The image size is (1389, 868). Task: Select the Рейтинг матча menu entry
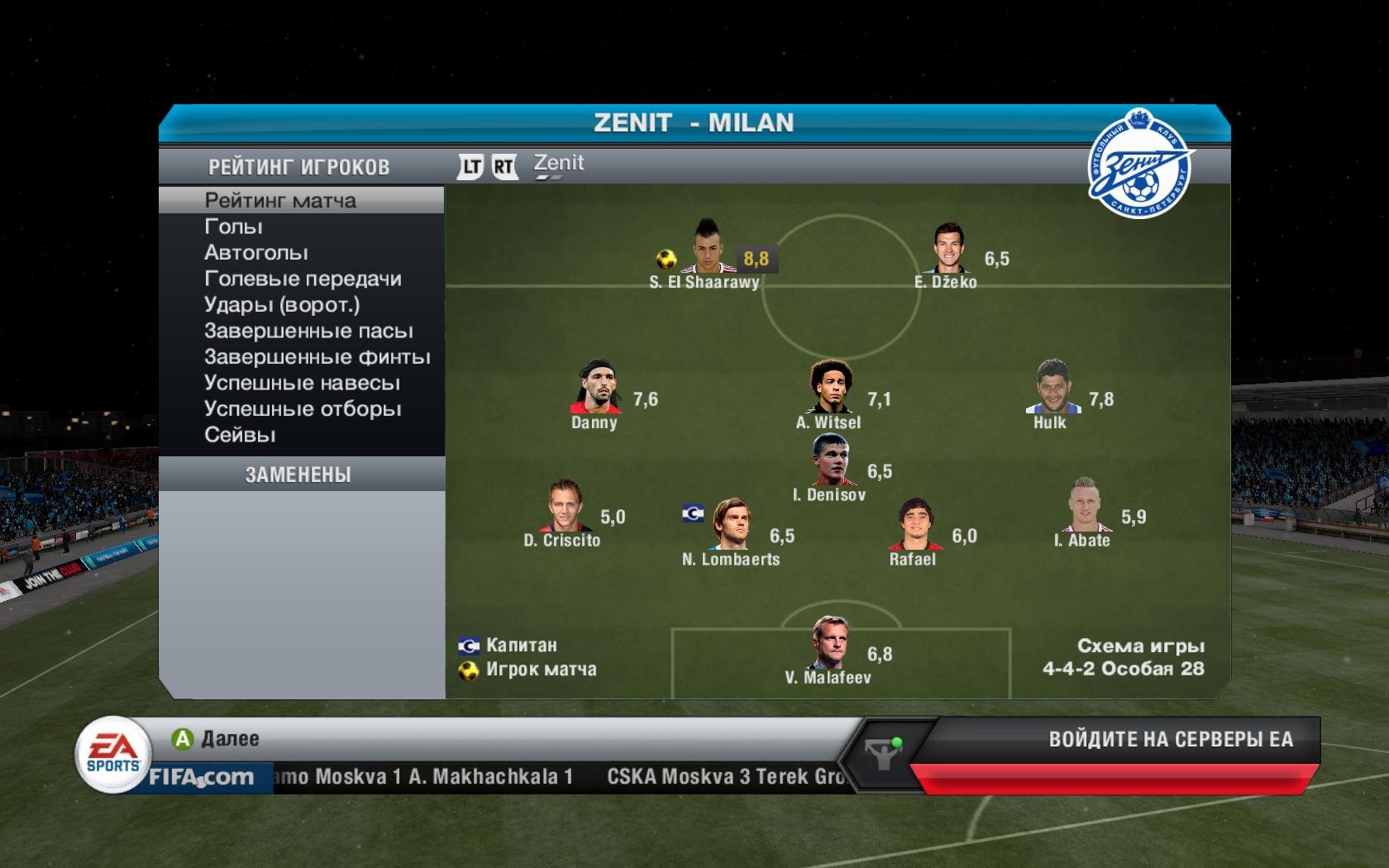(280, 201)
